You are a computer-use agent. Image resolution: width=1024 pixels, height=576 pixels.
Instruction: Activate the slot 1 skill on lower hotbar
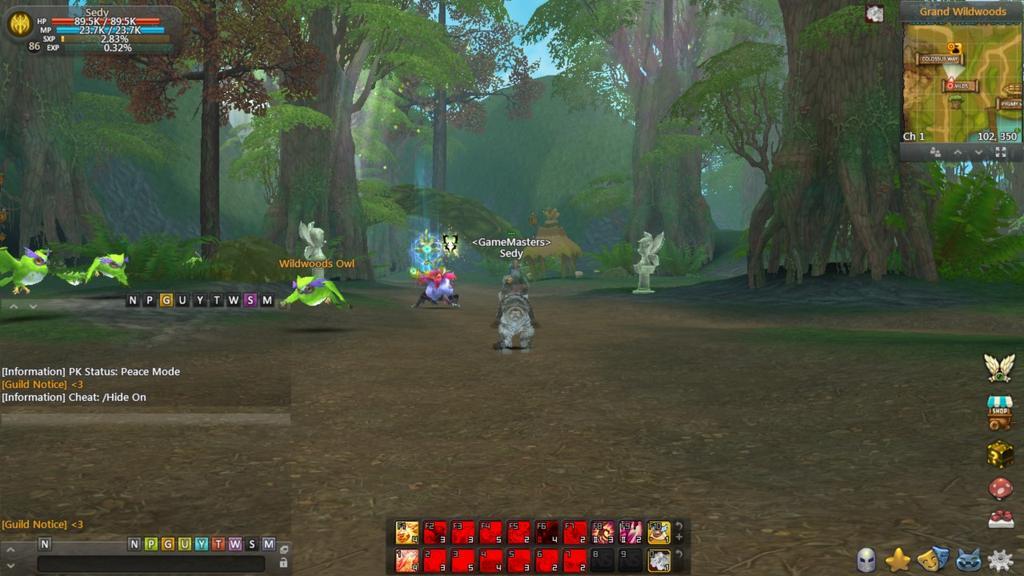tap(407, 560)
